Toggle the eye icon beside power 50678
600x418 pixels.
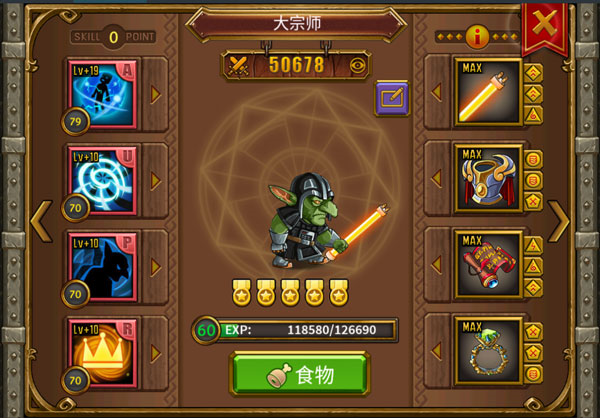[358, 65]
